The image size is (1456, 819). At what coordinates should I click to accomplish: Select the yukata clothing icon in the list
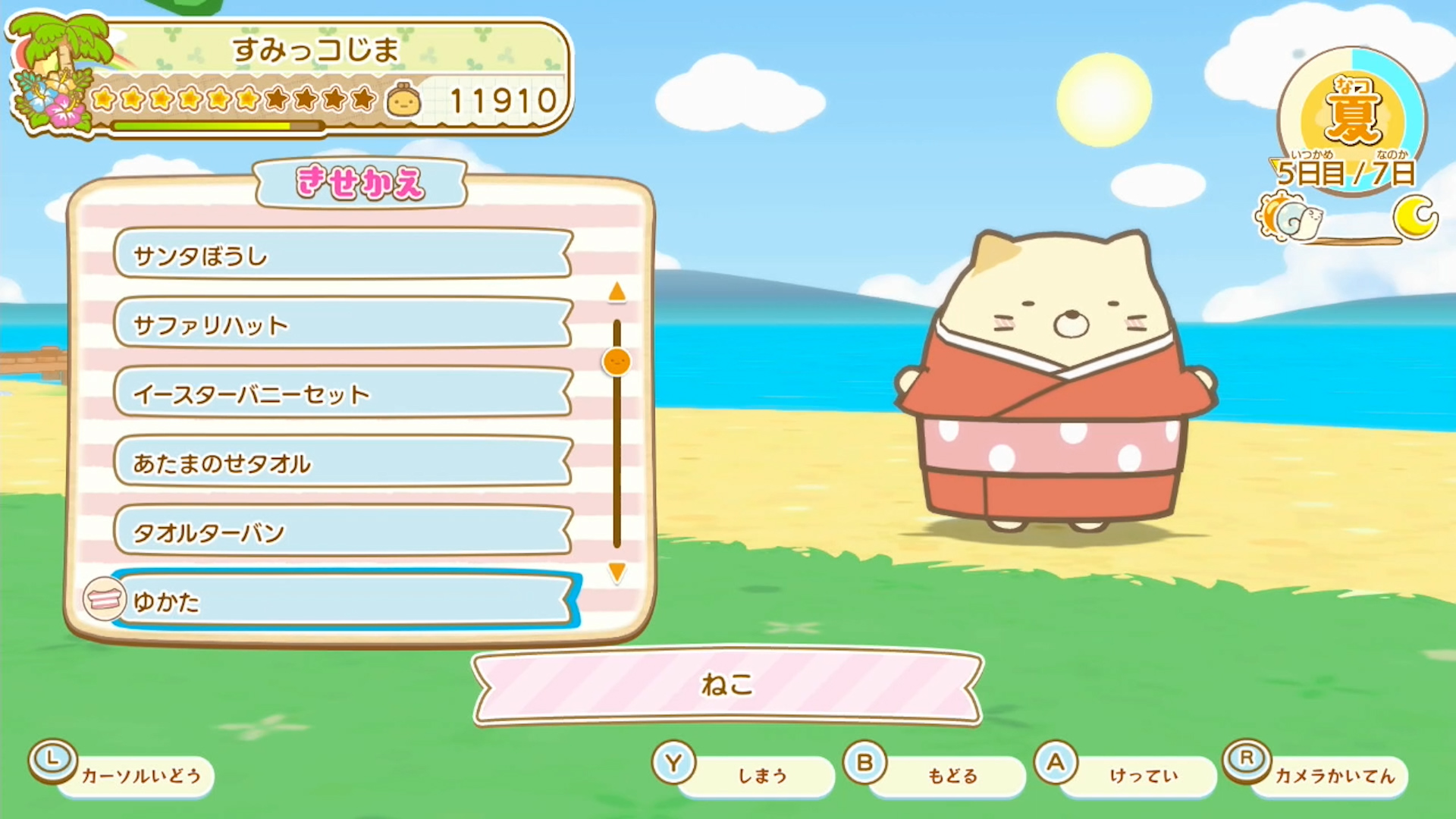pyautogui.click(x=104, y=600)
